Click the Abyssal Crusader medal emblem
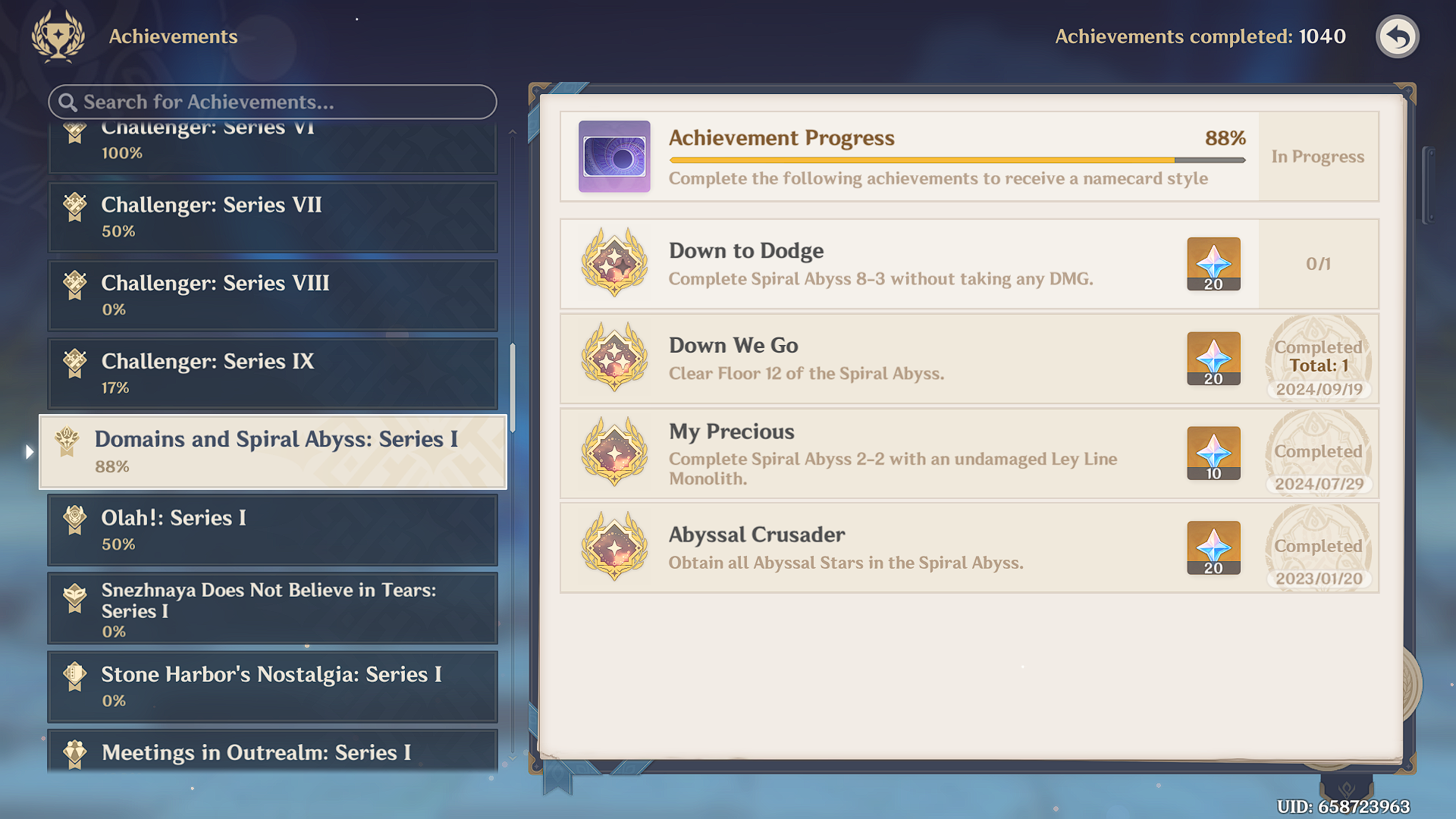Screen dimensions: 1456x819 point(614,548)
